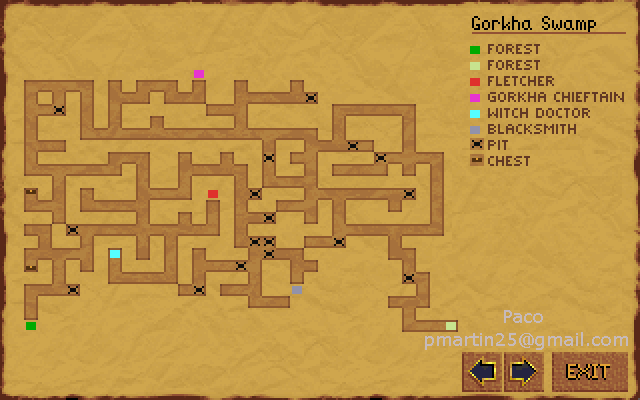This screenshot has height=400, width=640.
Task: Pick the Blacksmith legend entry
Action: pos(530,129)
